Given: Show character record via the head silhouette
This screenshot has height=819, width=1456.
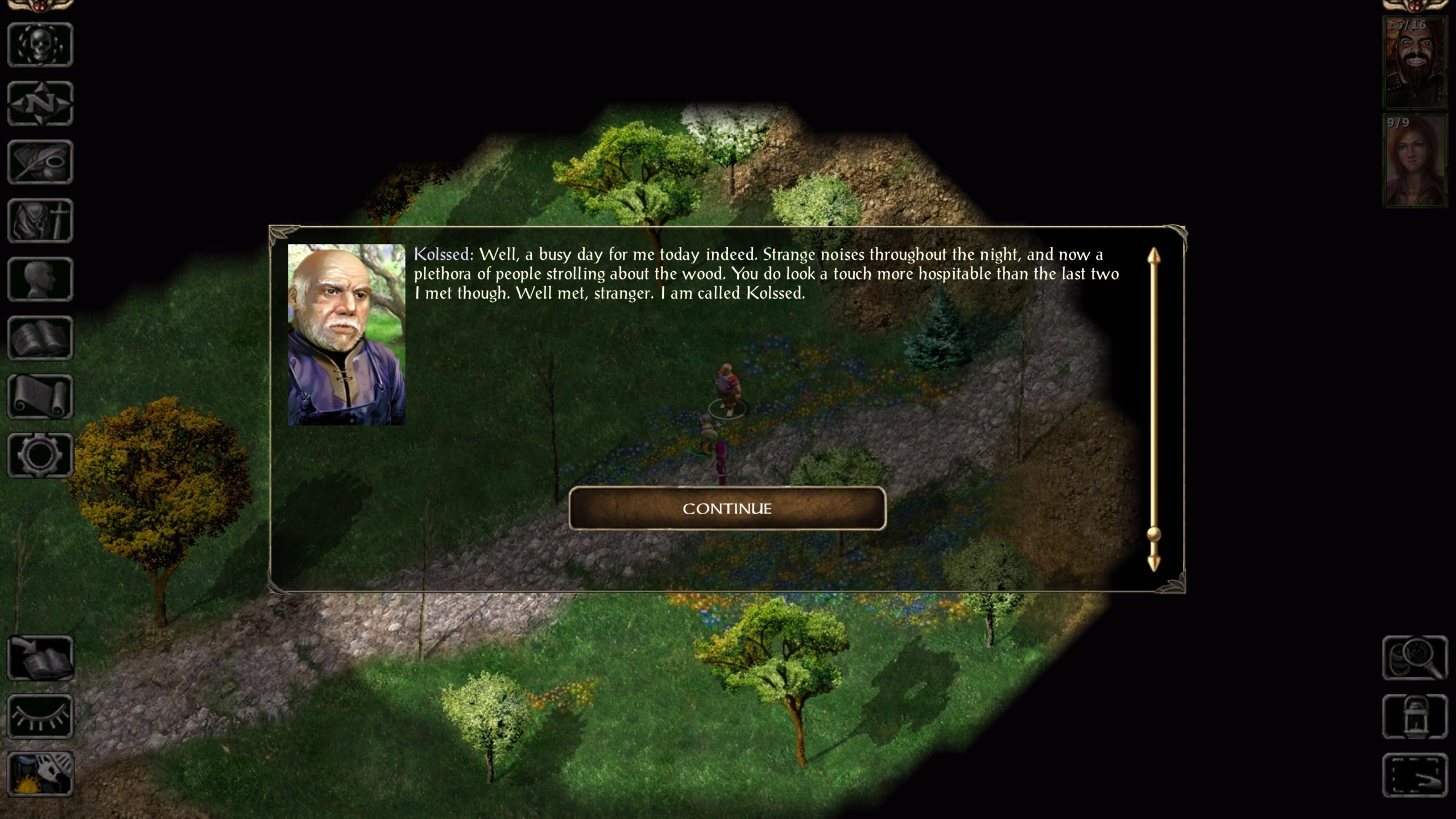Looking at the screenshot, I should (x=40, y=279).
